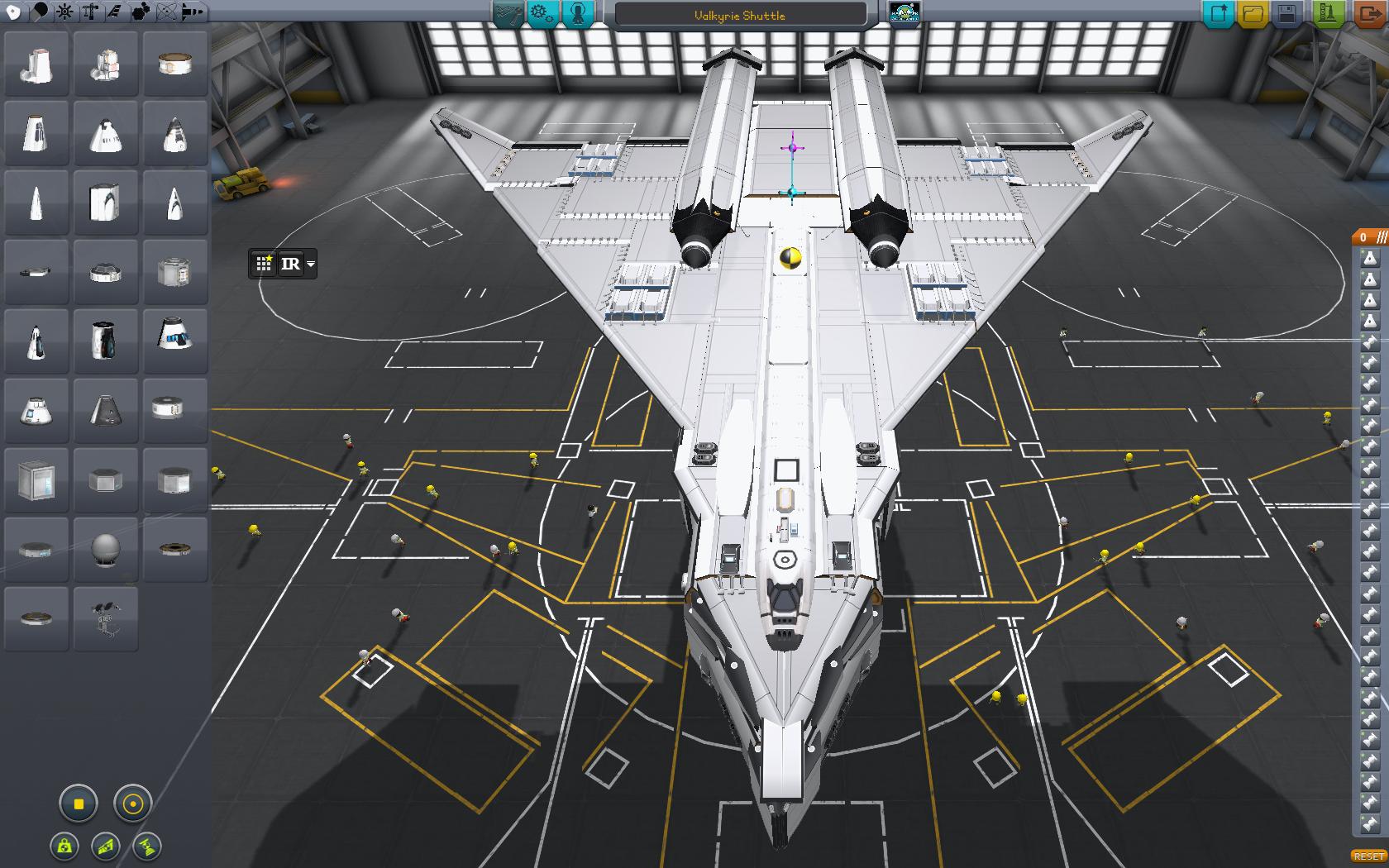
Task: Save the craft with the floppy disk
Action: [1287, 13]
